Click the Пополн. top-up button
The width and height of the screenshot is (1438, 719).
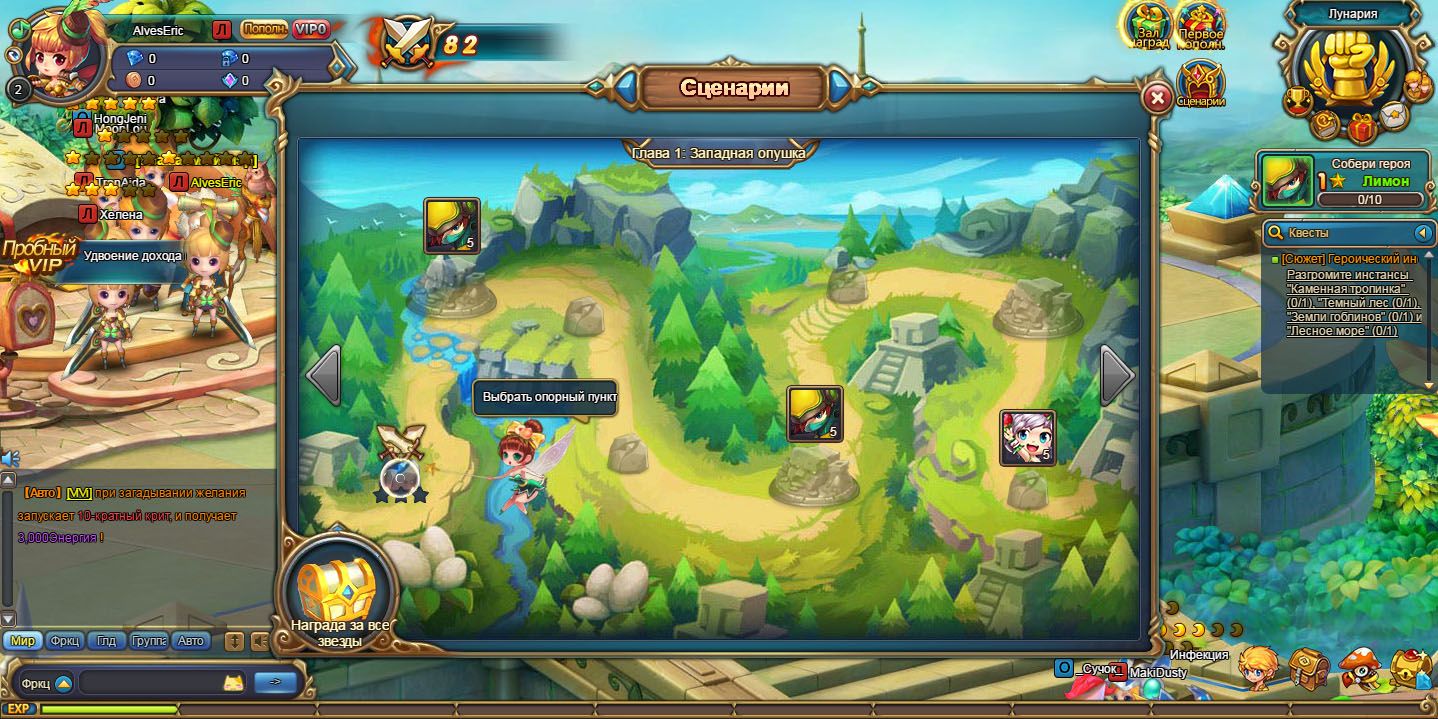[x=264, y=30]
